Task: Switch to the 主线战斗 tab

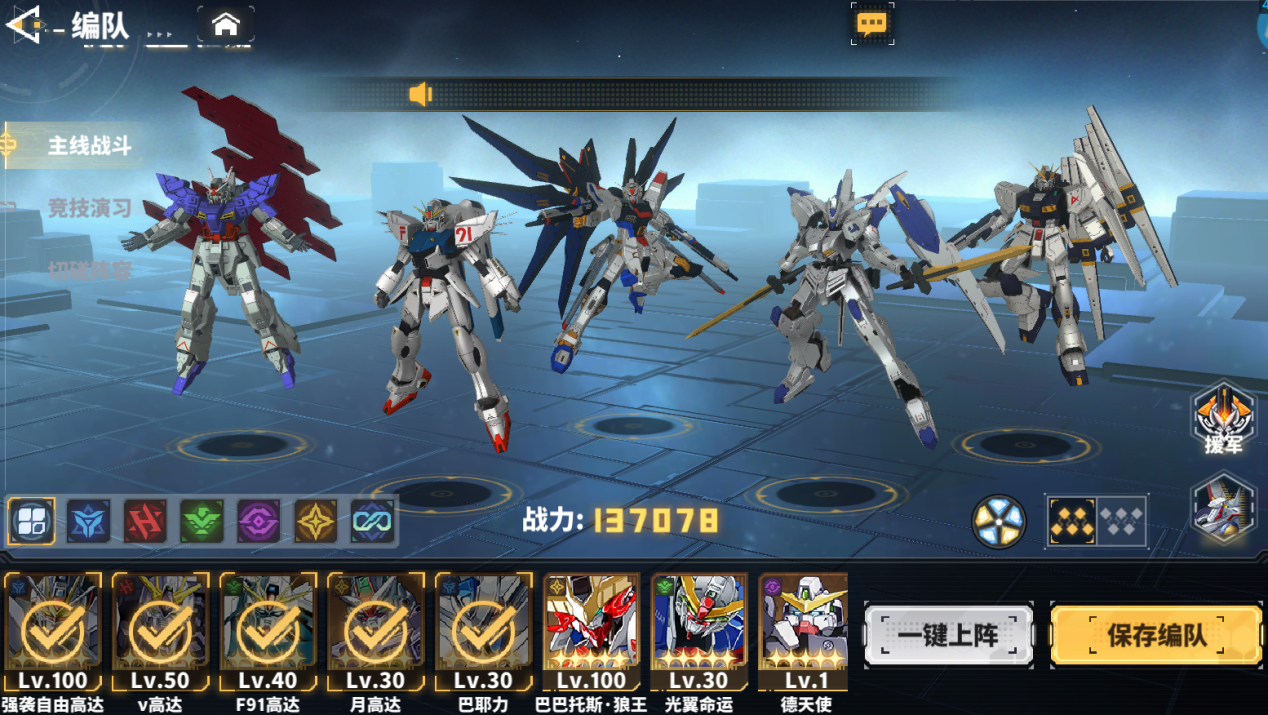Action: coord(89,146)
